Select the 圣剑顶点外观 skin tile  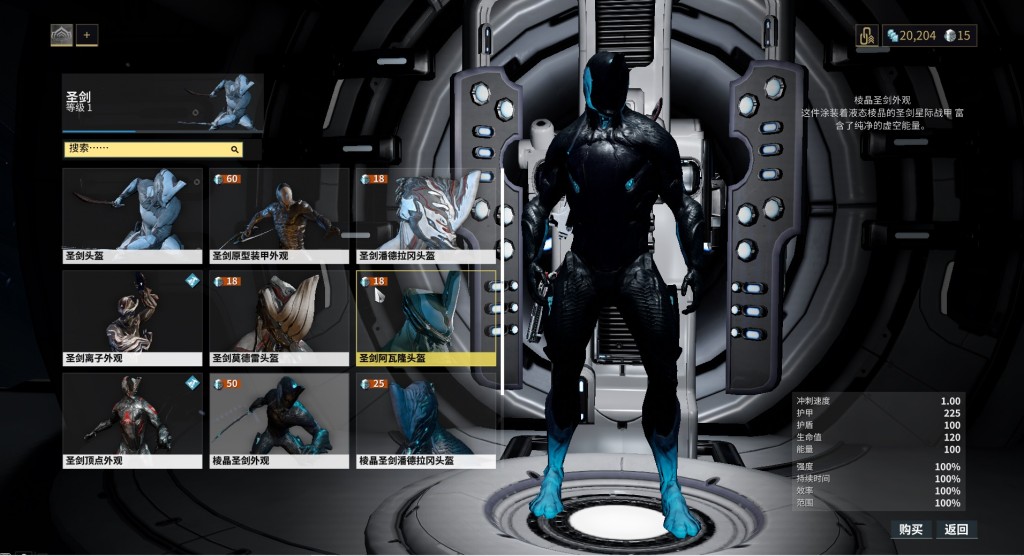[132, 419]
